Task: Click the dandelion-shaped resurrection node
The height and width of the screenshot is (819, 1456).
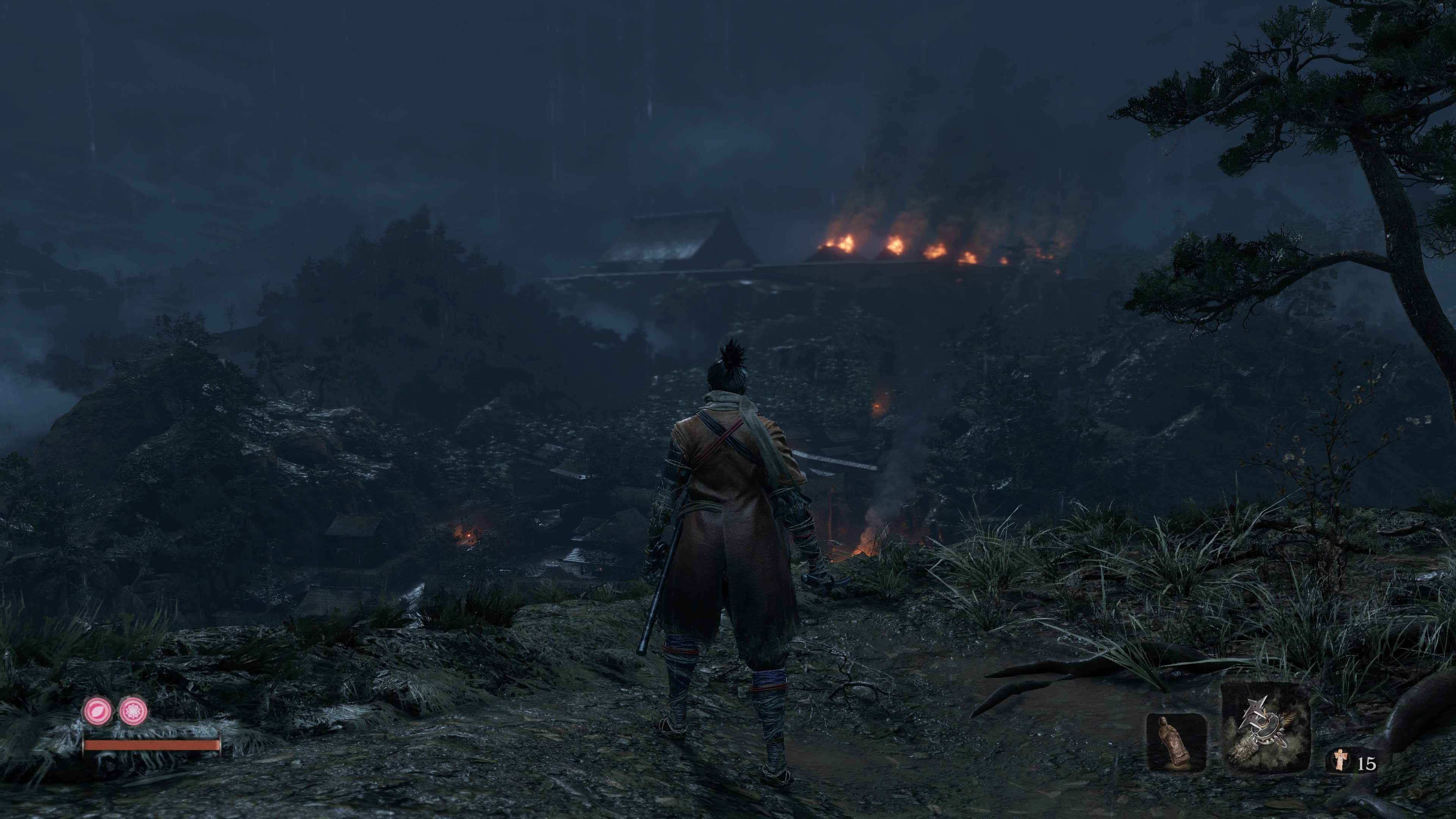Action: [134, 711]
